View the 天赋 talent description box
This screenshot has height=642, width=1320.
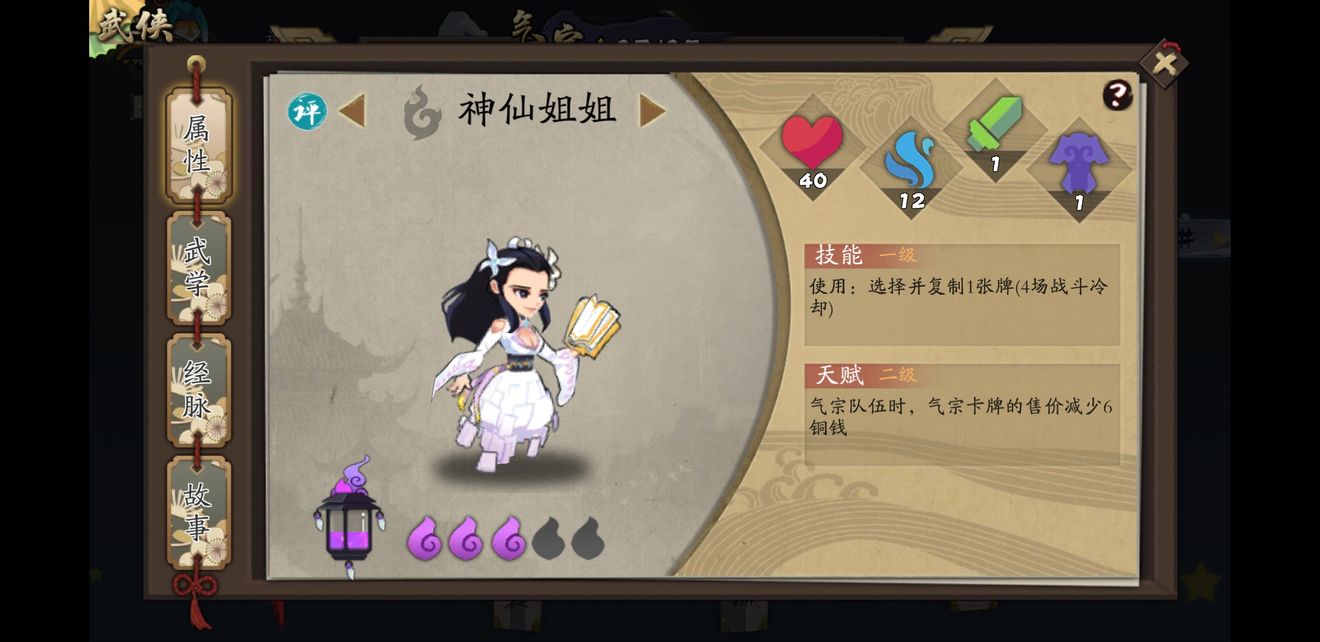(962, 415)
